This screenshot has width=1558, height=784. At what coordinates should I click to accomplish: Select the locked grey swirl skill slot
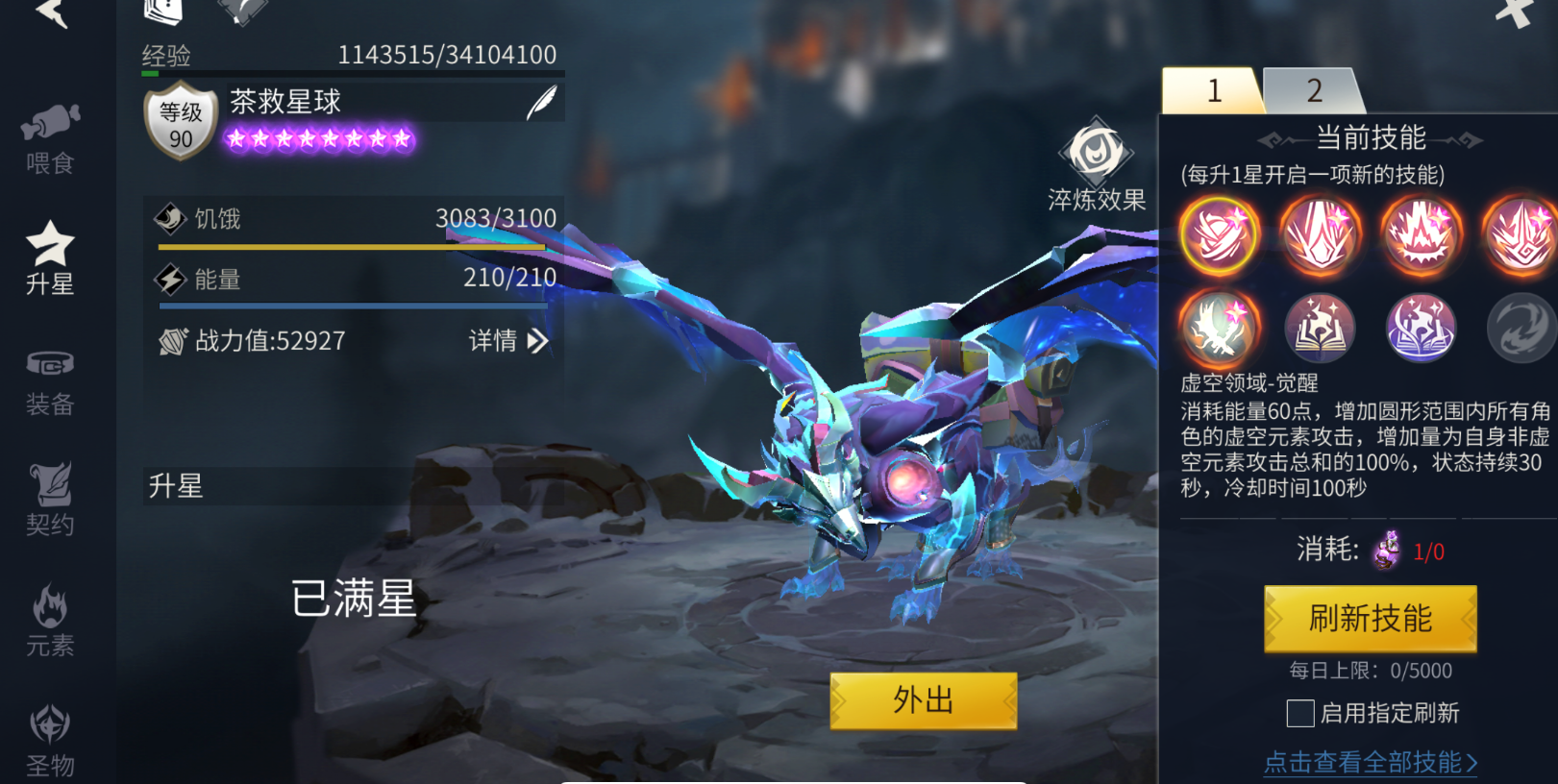pyautogui.click(x=1521, y=328)
